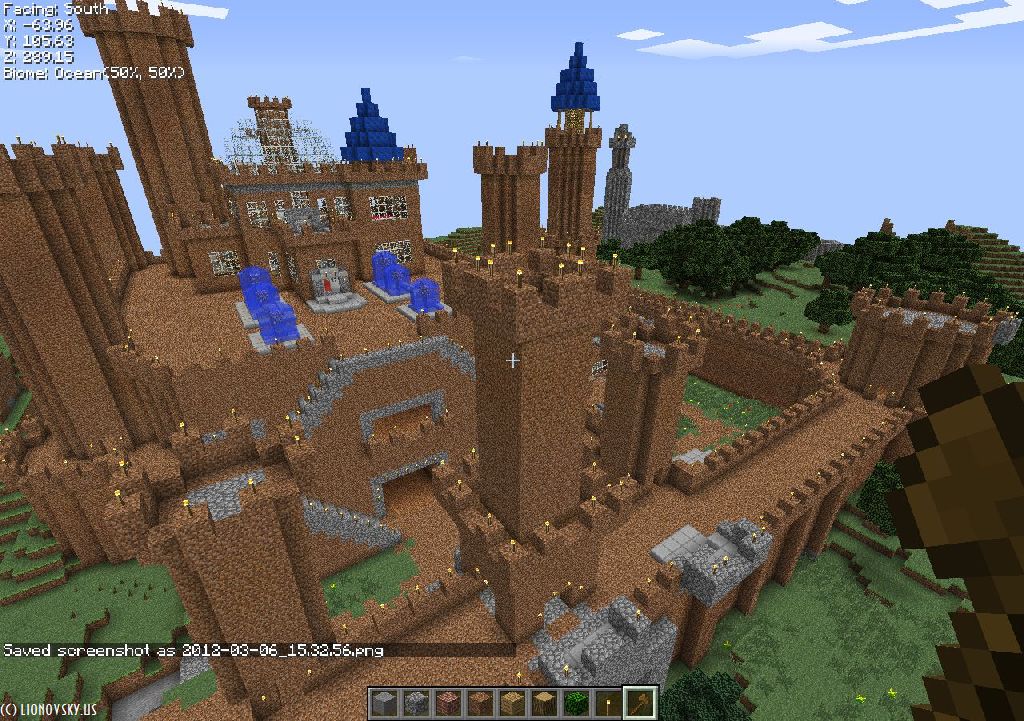
Task: Choose the red brick block slot
Action: [x=447, y=703]
